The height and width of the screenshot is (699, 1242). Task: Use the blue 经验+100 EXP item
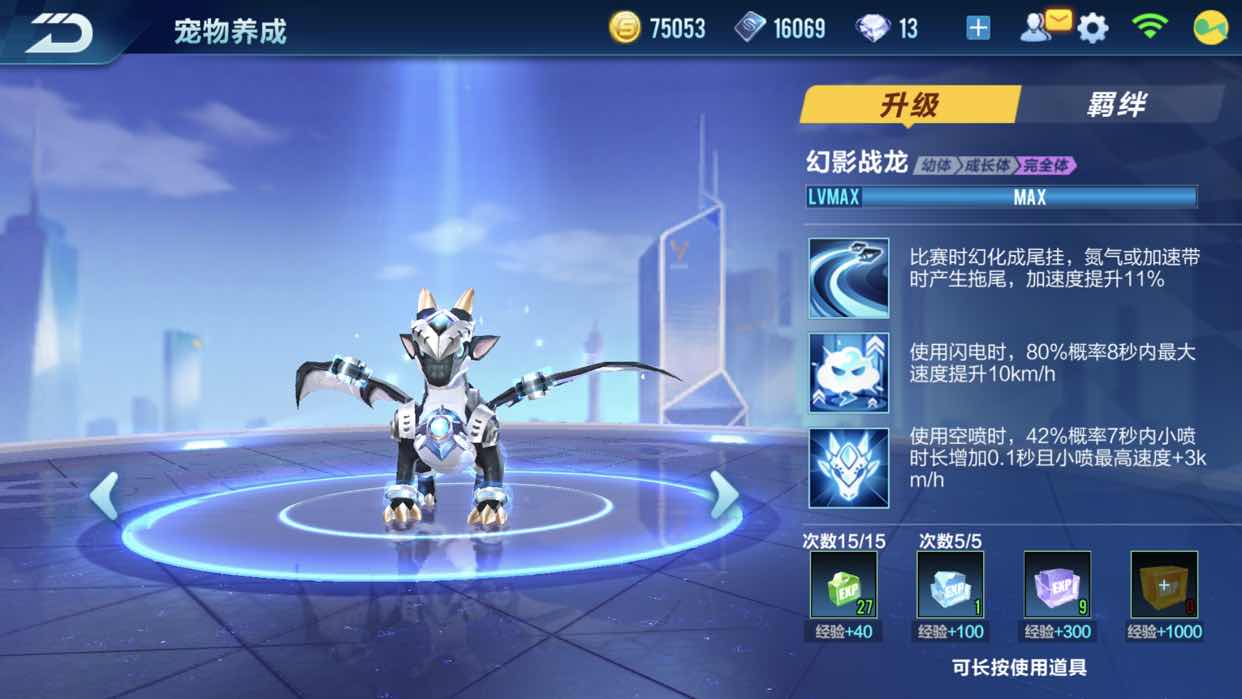(x=950, y=585)
